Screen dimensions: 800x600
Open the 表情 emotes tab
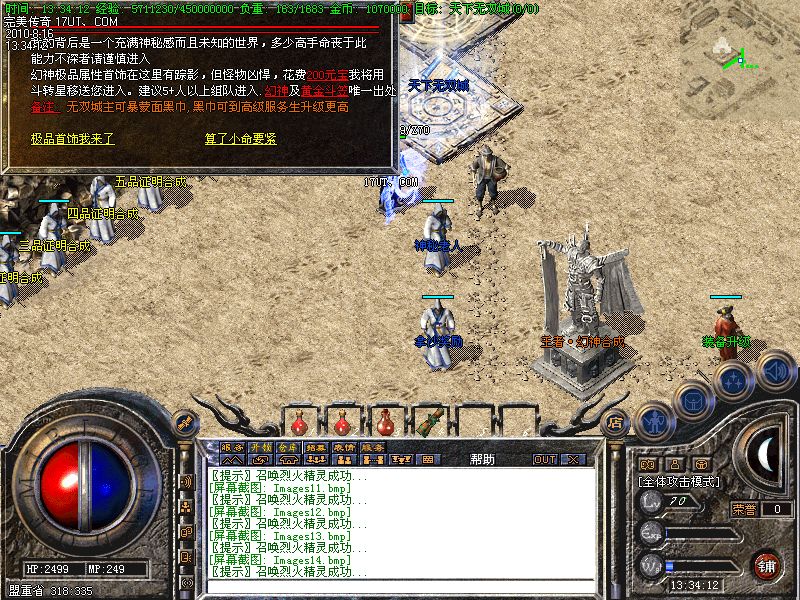click(344, 447)
